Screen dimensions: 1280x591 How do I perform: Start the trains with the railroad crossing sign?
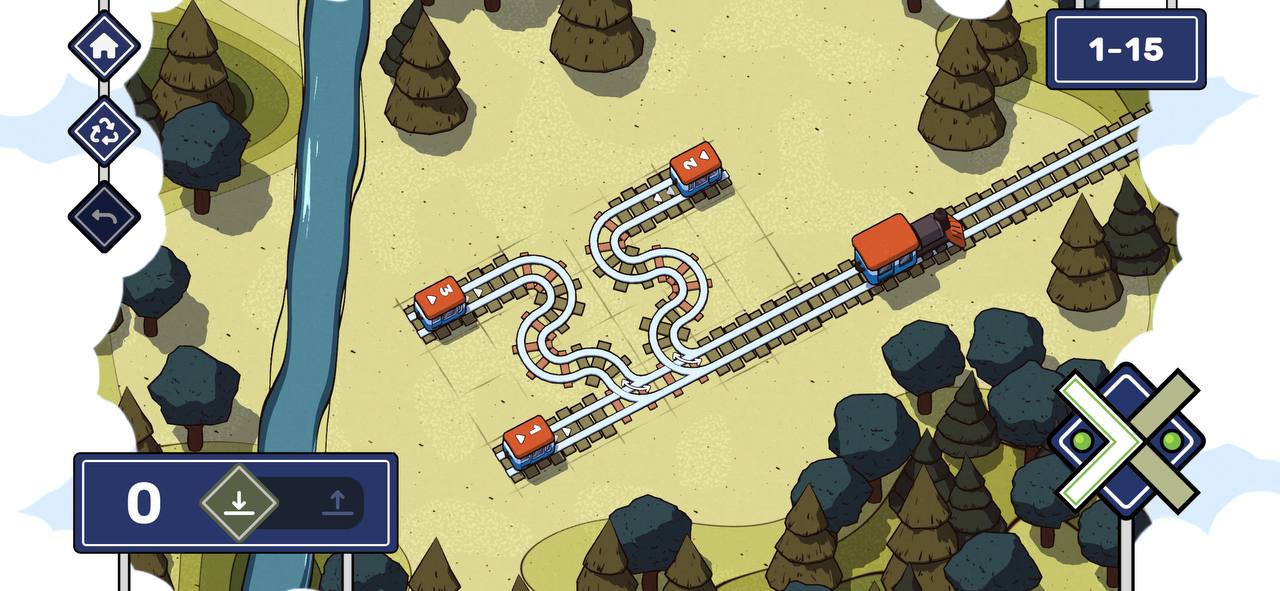[x=1126, y=440]
